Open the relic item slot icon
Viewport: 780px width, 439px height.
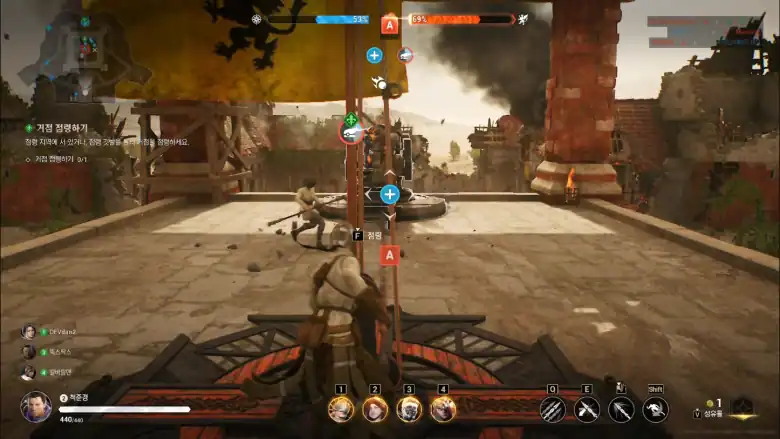pyautogui.click(x=741, y=408)
